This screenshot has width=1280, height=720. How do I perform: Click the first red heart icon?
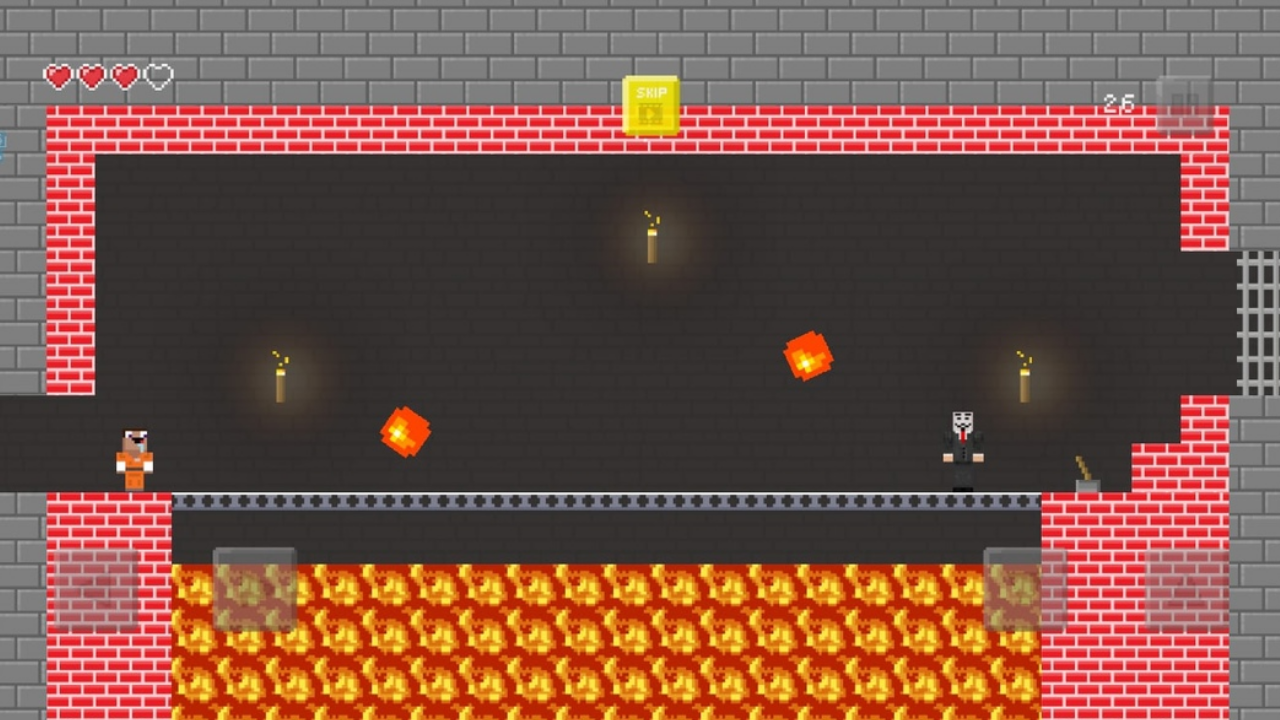pyautogui.click(x=58, y=75)
